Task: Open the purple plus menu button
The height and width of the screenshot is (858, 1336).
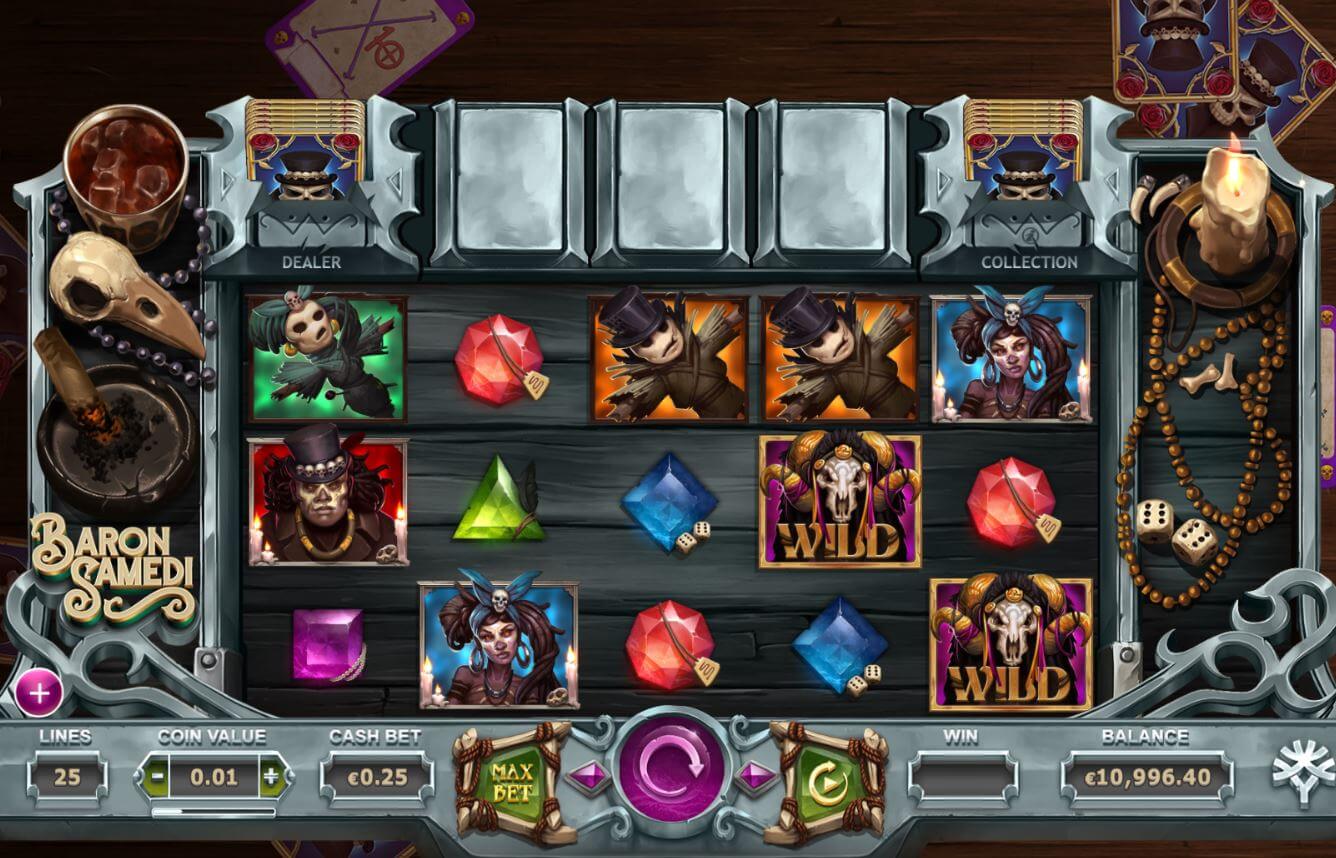Action: coord(39,692)
